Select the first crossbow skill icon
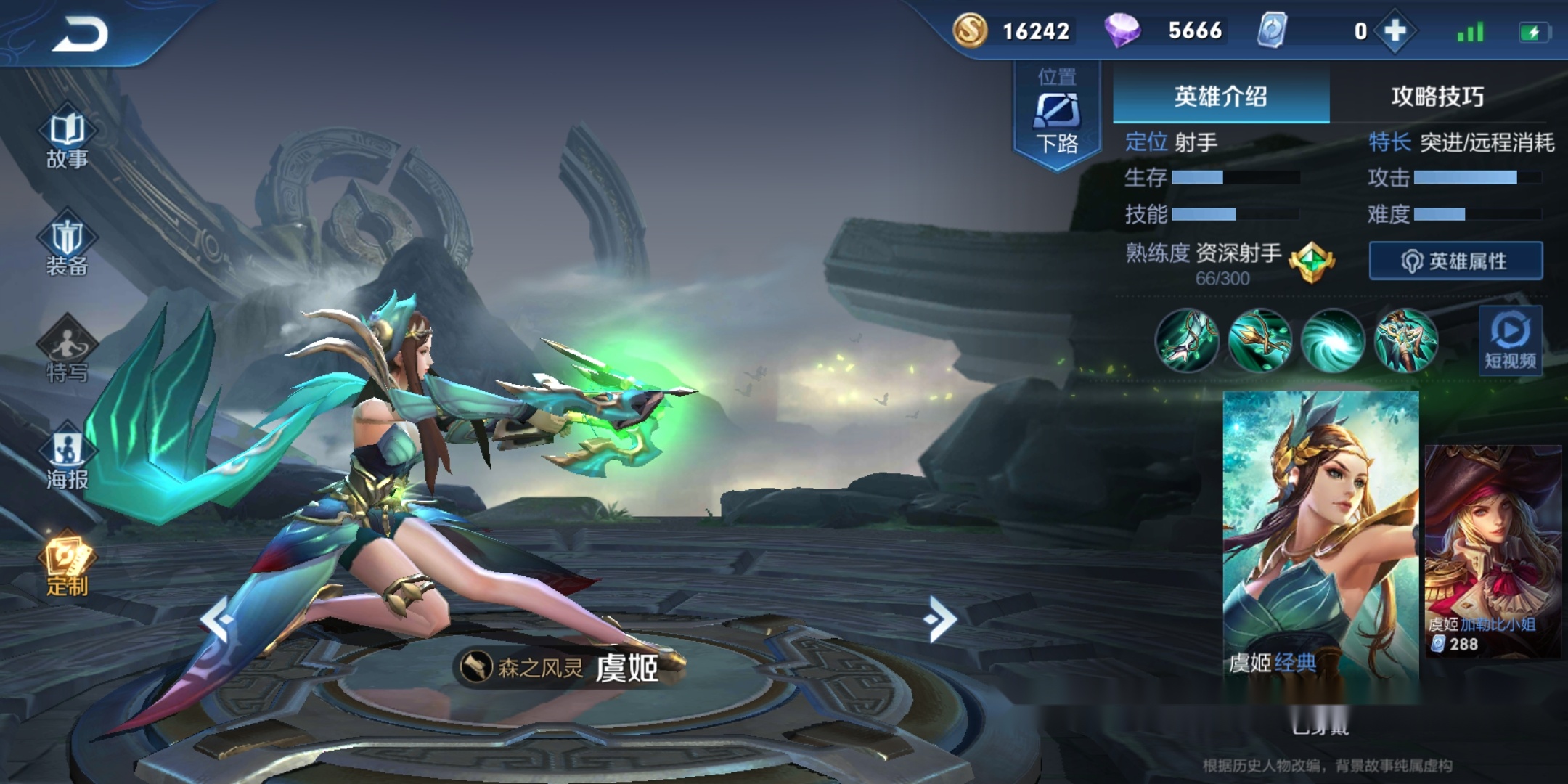 click(1187, 340)
